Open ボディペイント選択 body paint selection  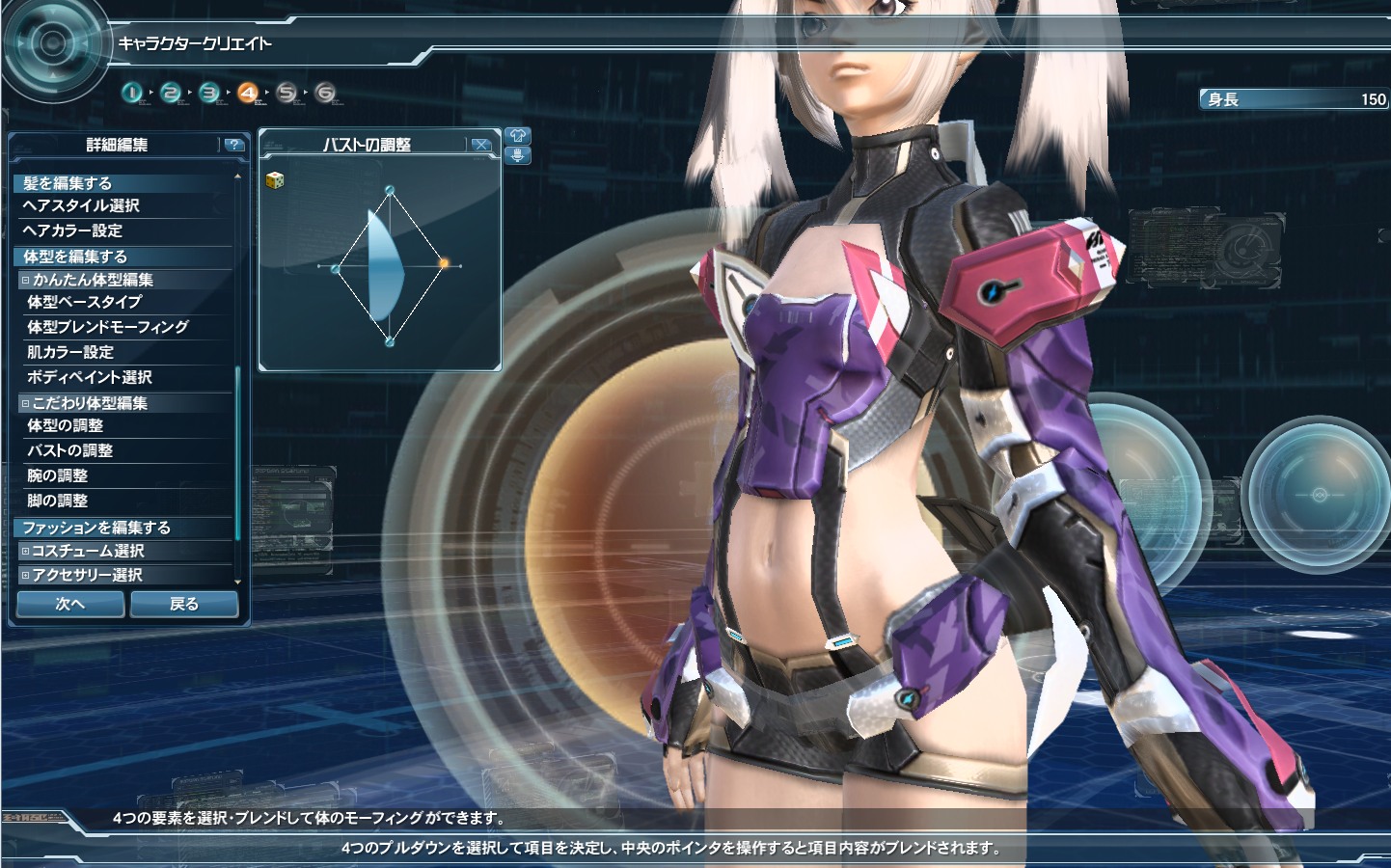pyautogui.click(x=89, y=377)
